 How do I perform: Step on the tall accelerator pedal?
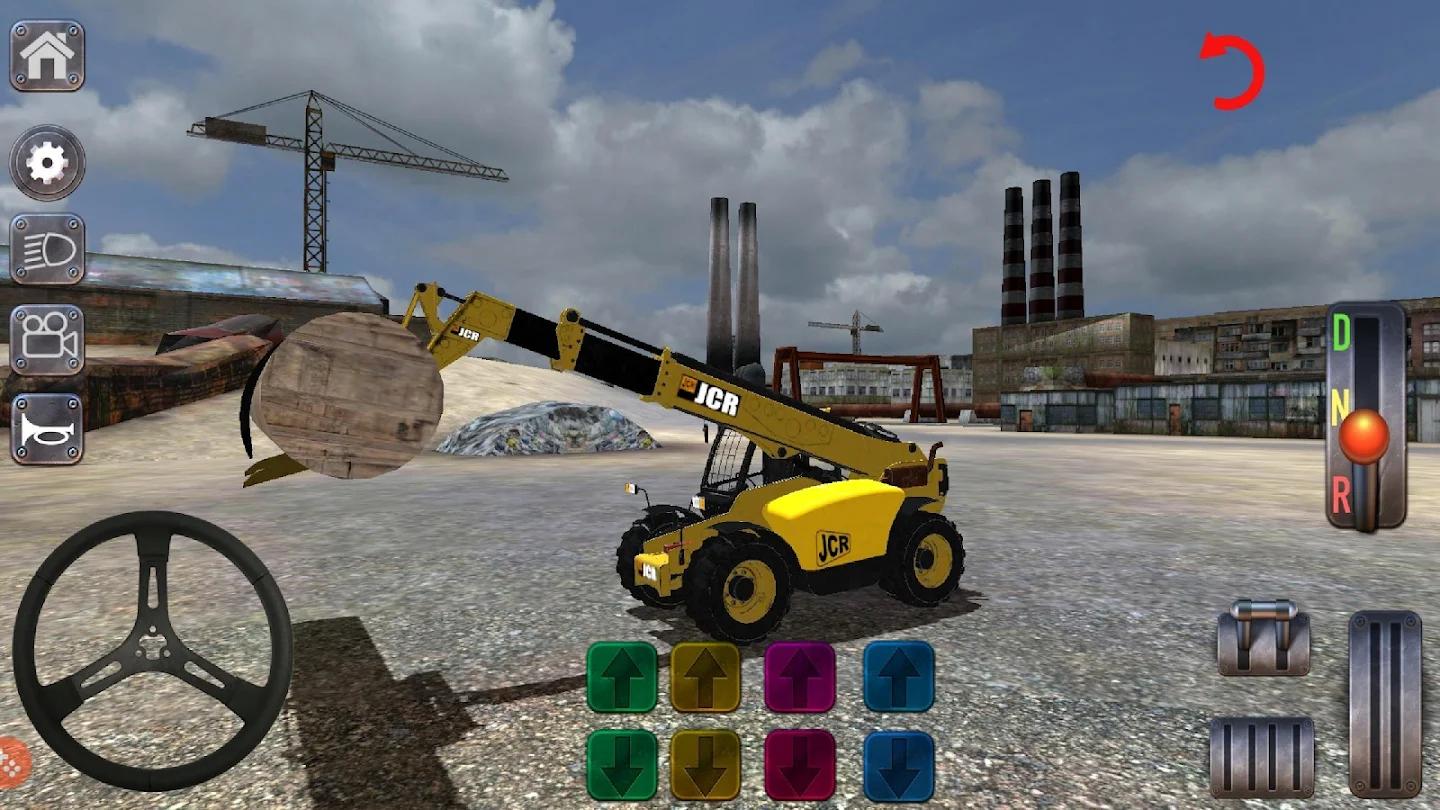(1385, 703)
